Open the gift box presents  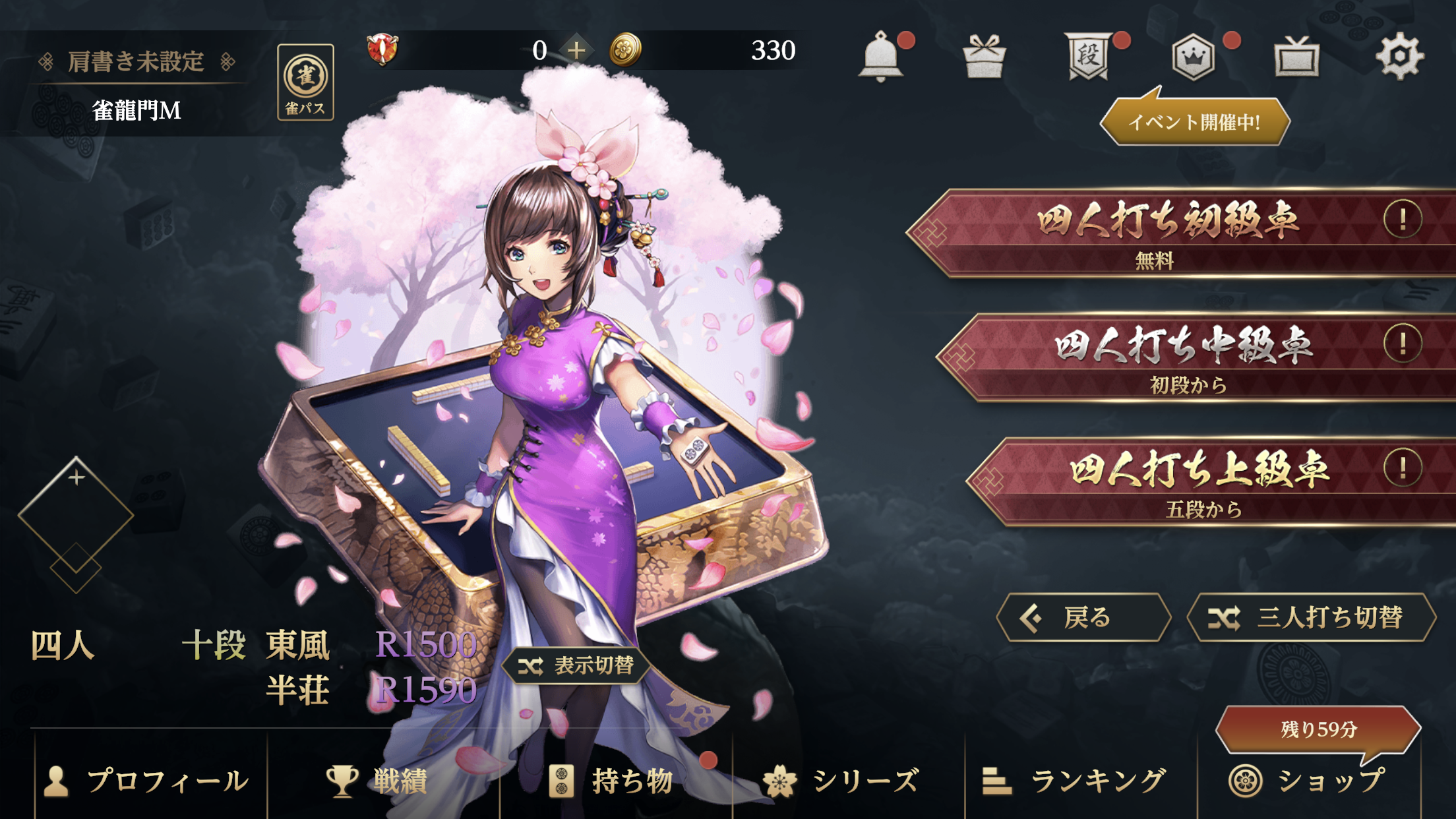tap(984, 57)
